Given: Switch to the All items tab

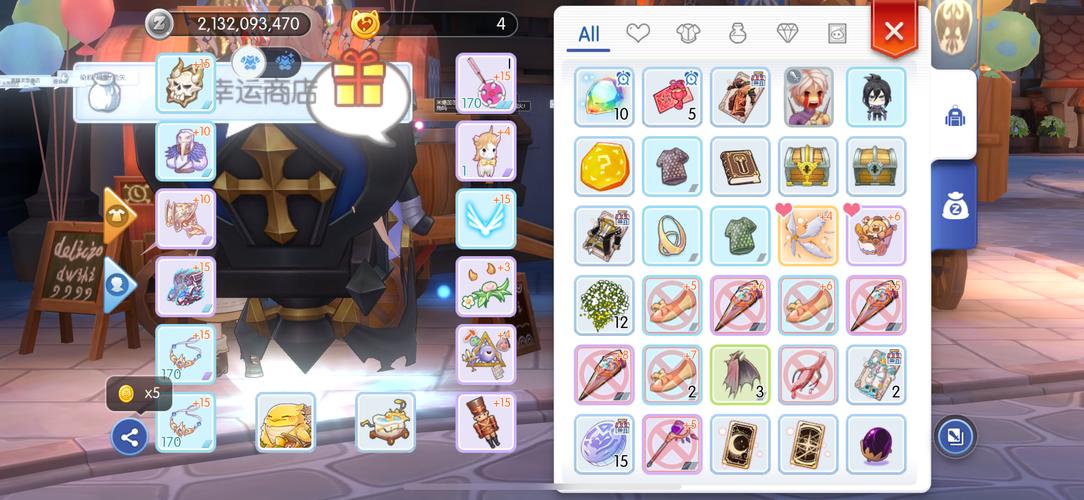Looking at the screenshot, I should pos(589,34).
